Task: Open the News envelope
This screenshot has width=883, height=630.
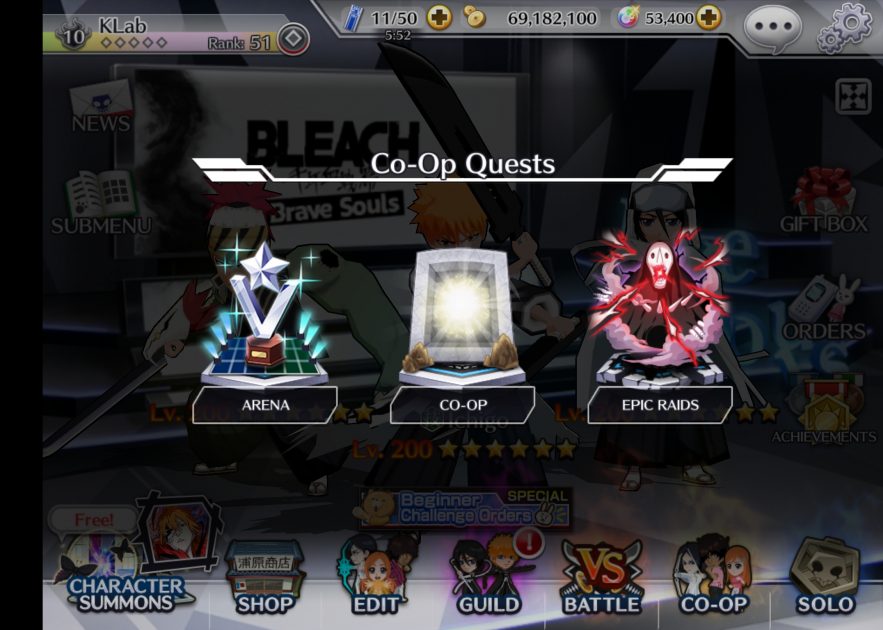Action: pyautogui.click(x=100, y=106)
